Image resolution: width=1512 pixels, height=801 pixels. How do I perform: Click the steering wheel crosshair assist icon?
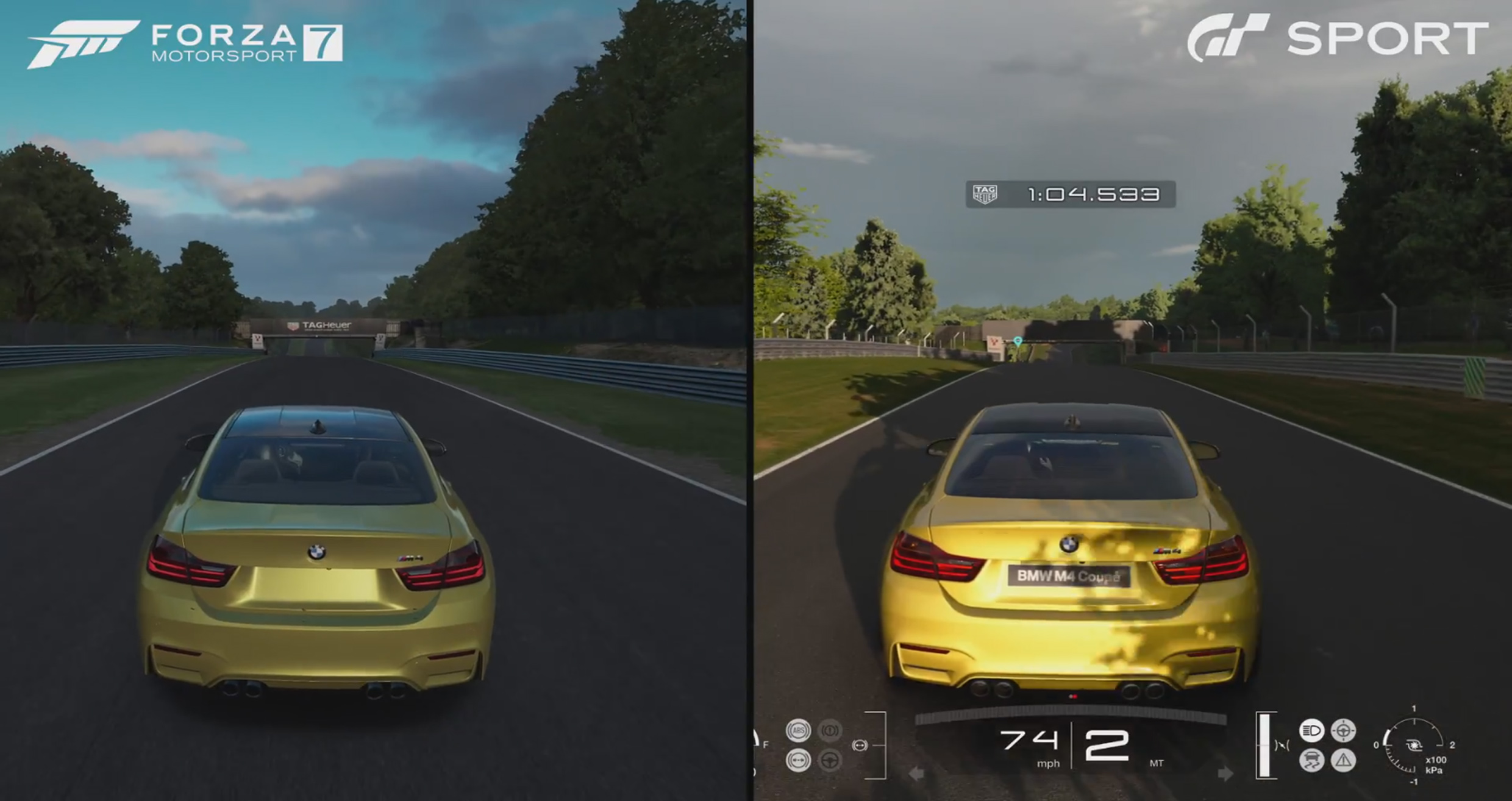pyautogui.click(x=1343, y=730)
